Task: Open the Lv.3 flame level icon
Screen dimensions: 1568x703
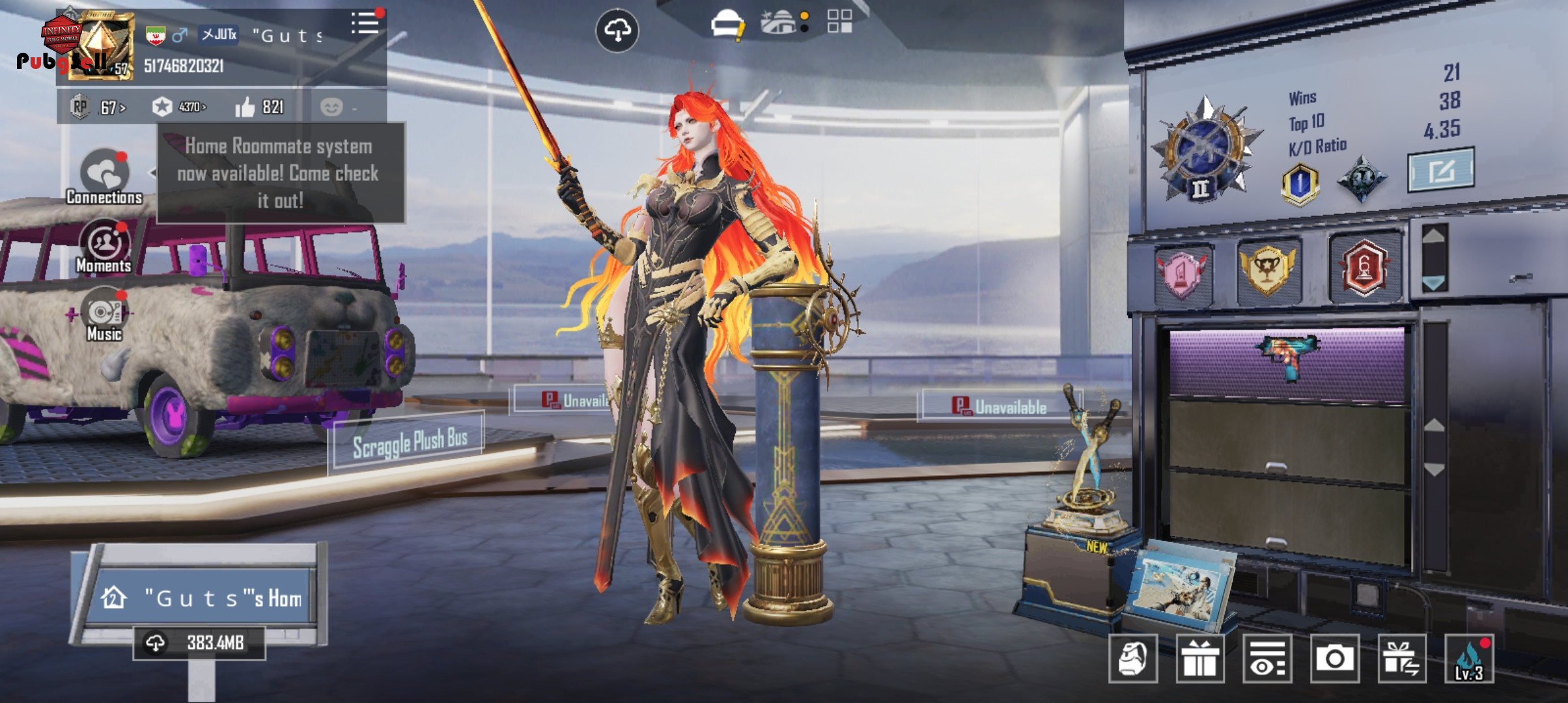Action: [1469, 659]
